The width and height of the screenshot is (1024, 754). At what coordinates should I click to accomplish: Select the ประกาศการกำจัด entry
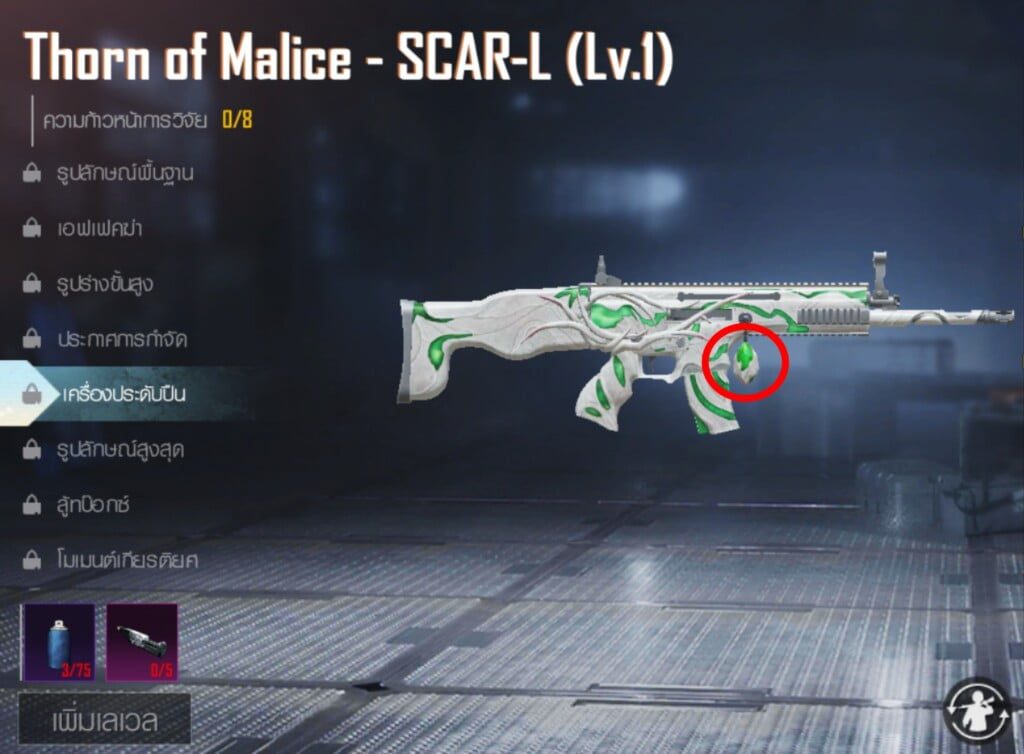[x=122, y=339]
